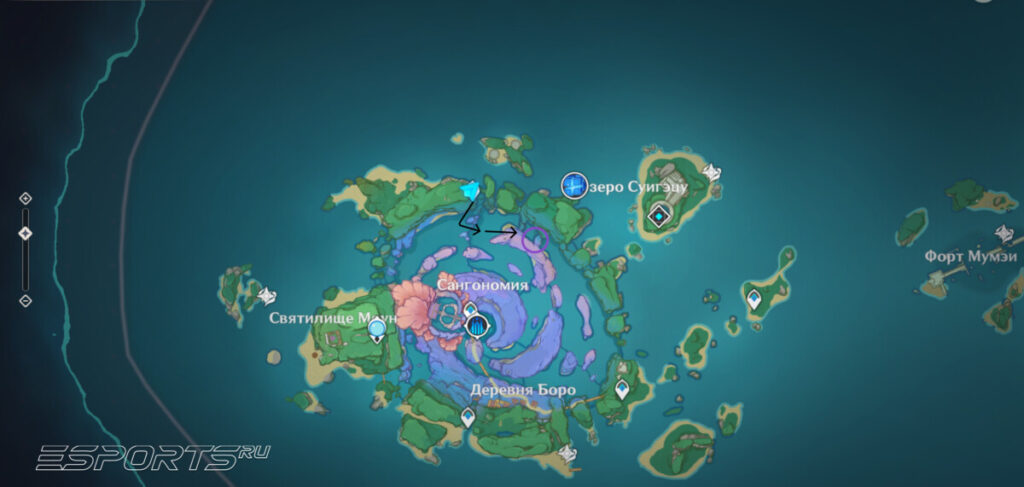Click the faded star marker near Форт Мумэи
The image size is (1024, 487).
[1005, 234]
